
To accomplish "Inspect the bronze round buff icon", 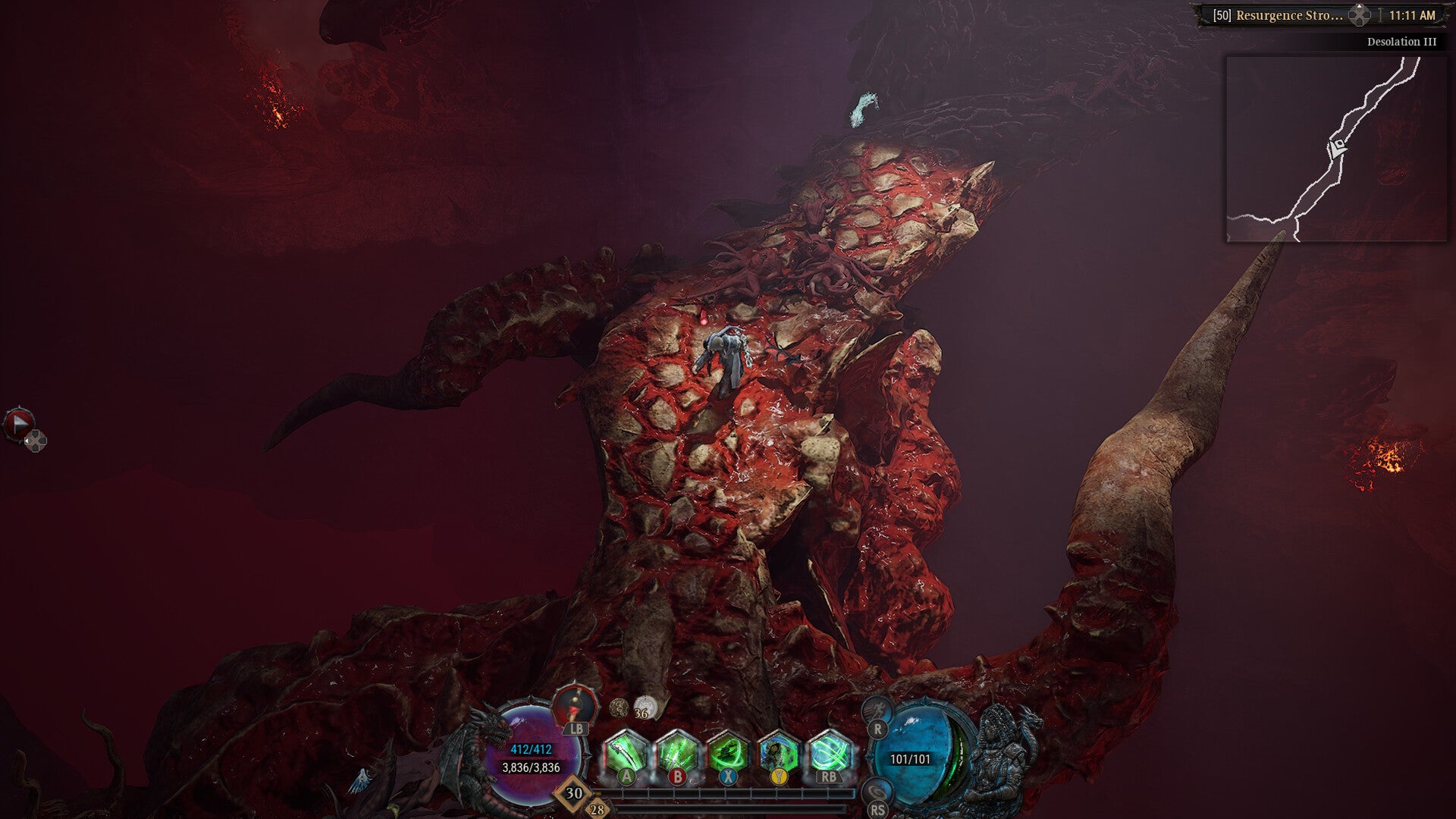I will tap(619, 708).
